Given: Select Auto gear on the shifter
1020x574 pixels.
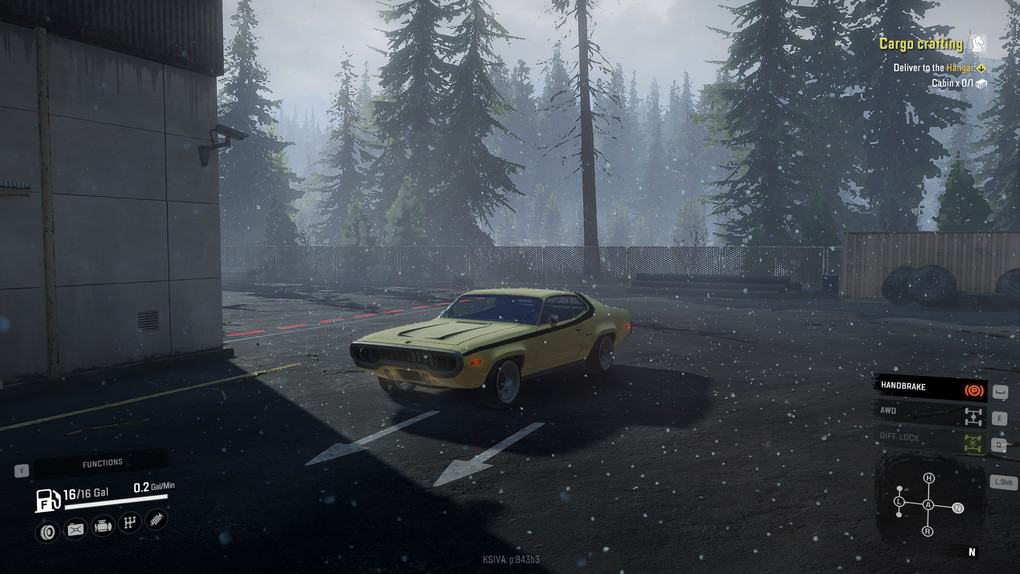Looking at the screenshot, I should (x=928, y=506).
